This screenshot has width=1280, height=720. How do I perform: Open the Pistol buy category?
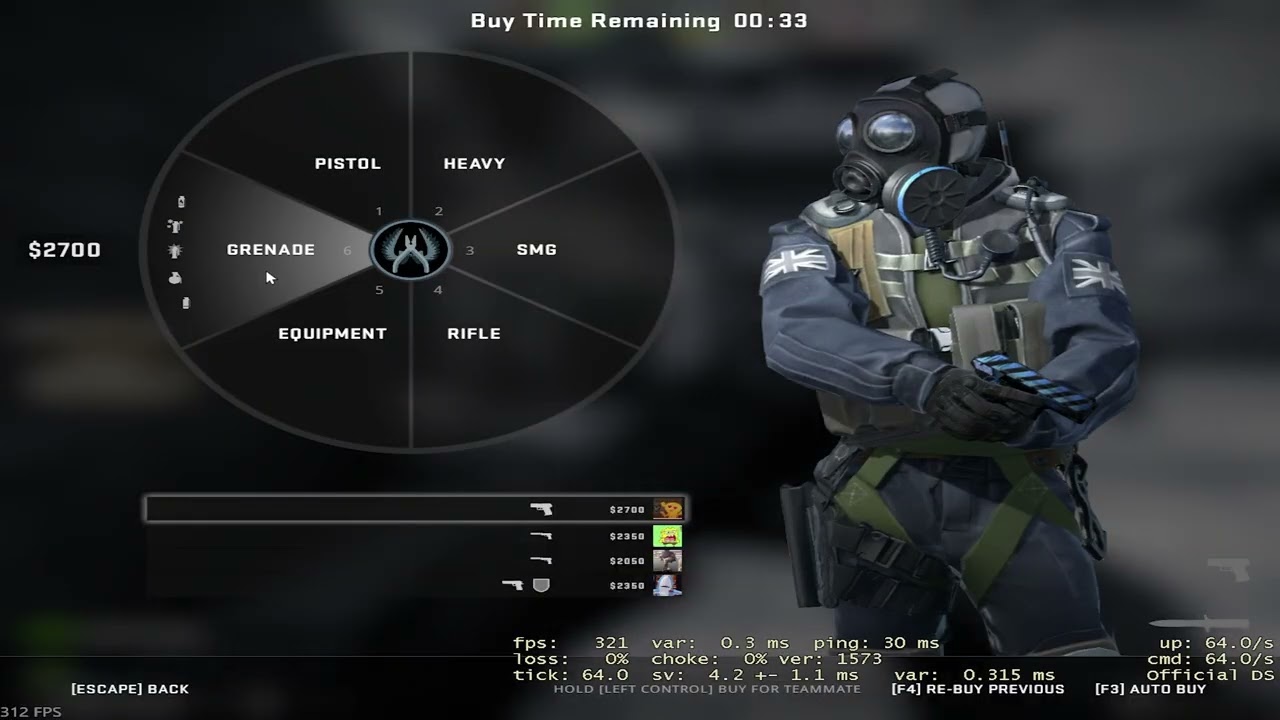click(x=347, y=163)
